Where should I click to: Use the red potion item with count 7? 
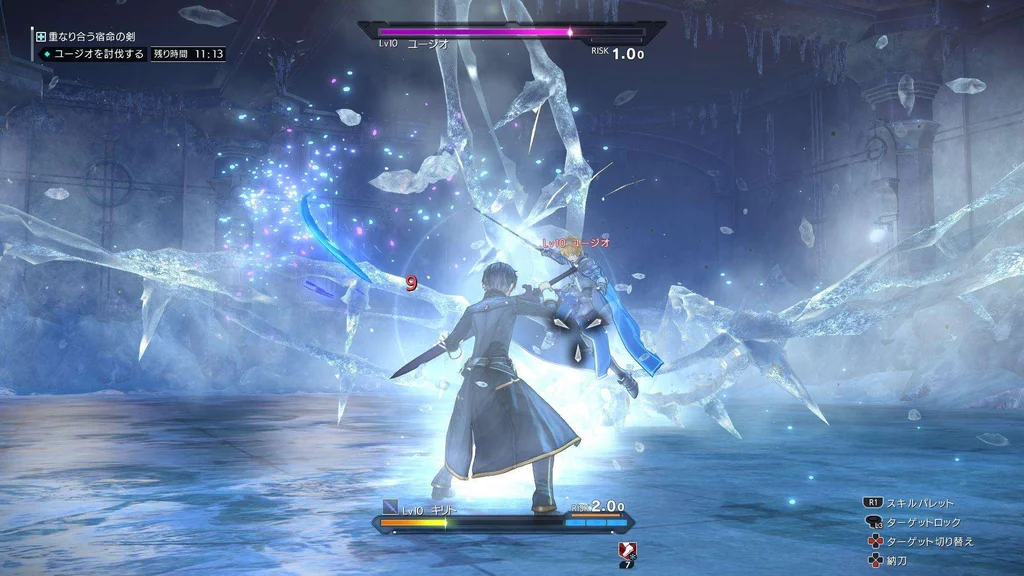click(x=628, y=550)
